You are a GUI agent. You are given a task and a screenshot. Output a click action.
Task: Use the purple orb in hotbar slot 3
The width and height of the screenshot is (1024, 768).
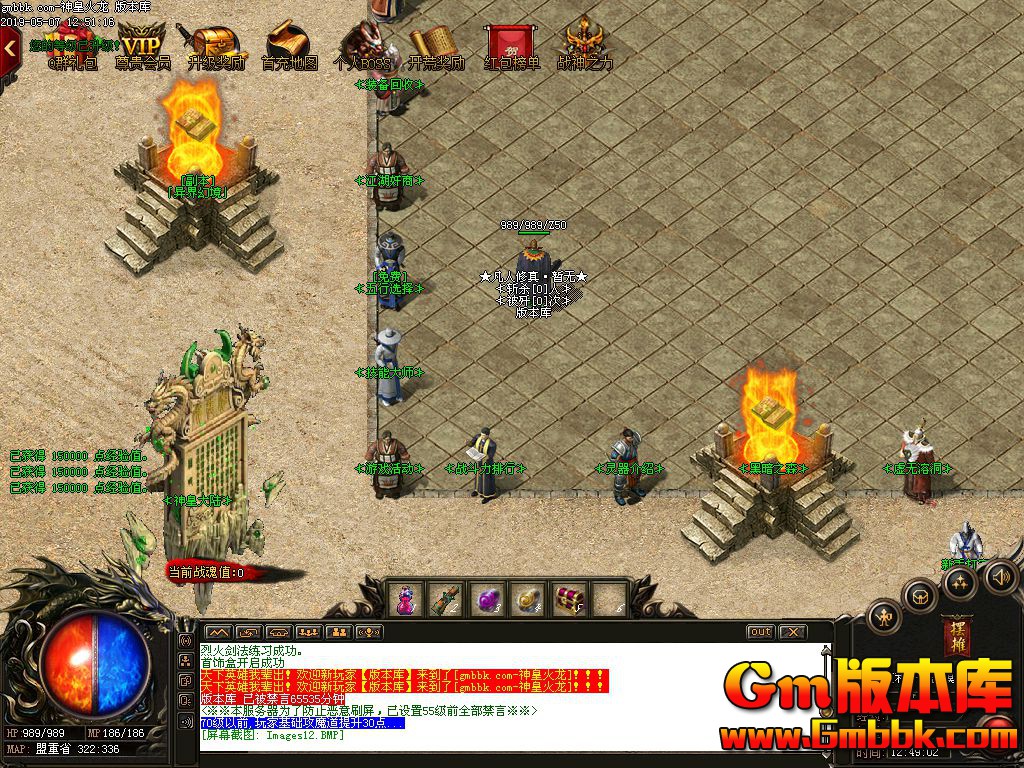(x=486, y=599)
